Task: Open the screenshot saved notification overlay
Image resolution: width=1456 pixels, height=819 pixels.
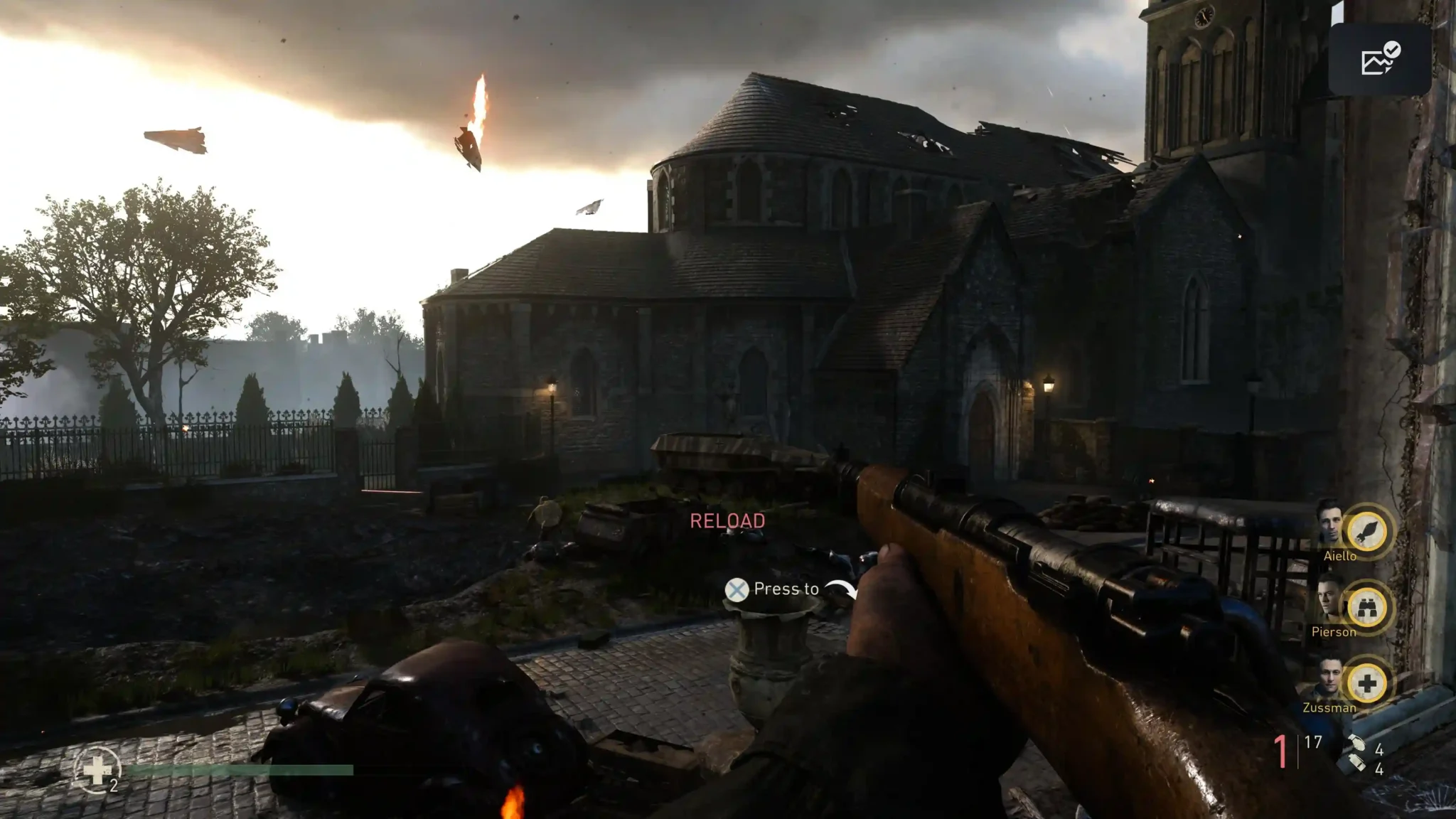Action: click(x=1379, y=60)
